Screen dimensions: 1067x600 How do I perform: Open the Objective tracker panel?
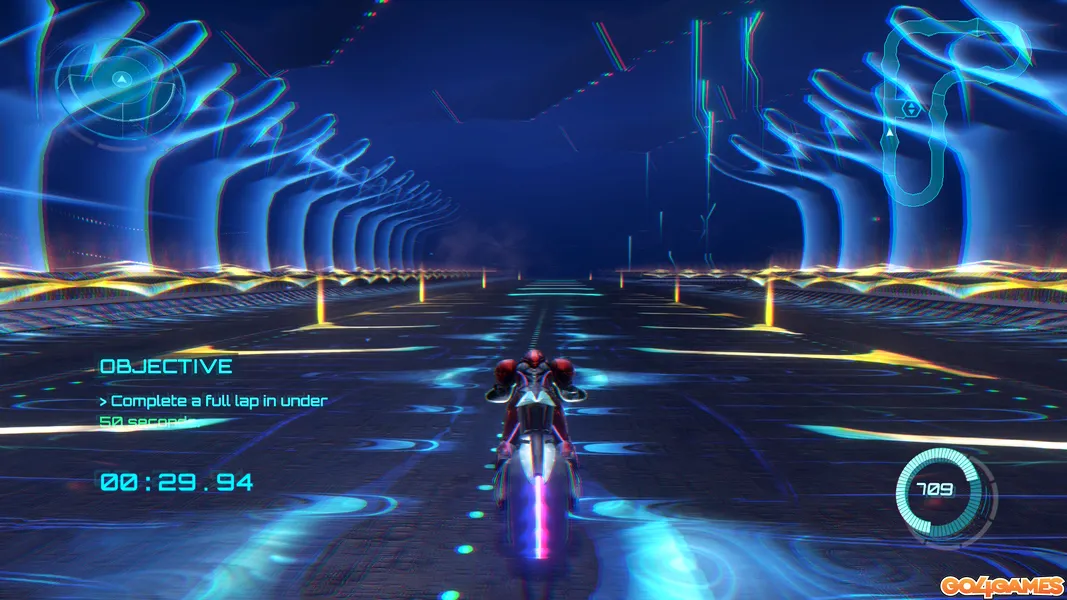tap(166, 367)
